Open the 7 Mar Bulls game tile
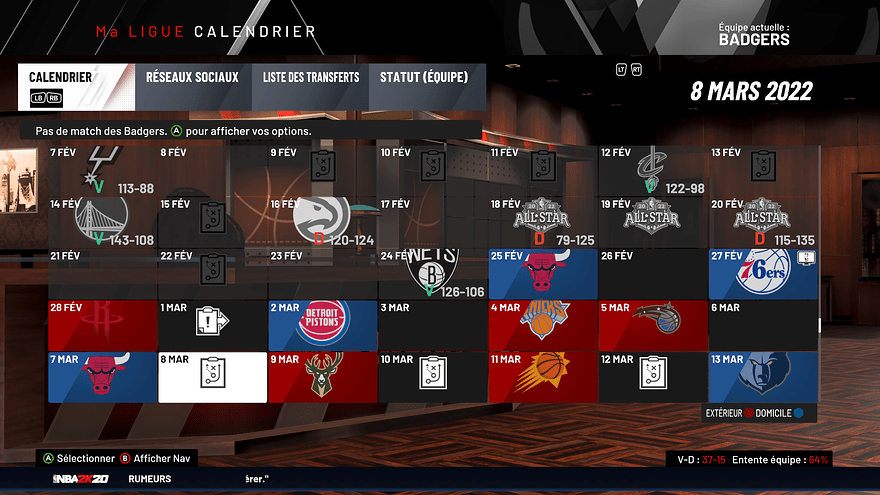 coord(102,376)
